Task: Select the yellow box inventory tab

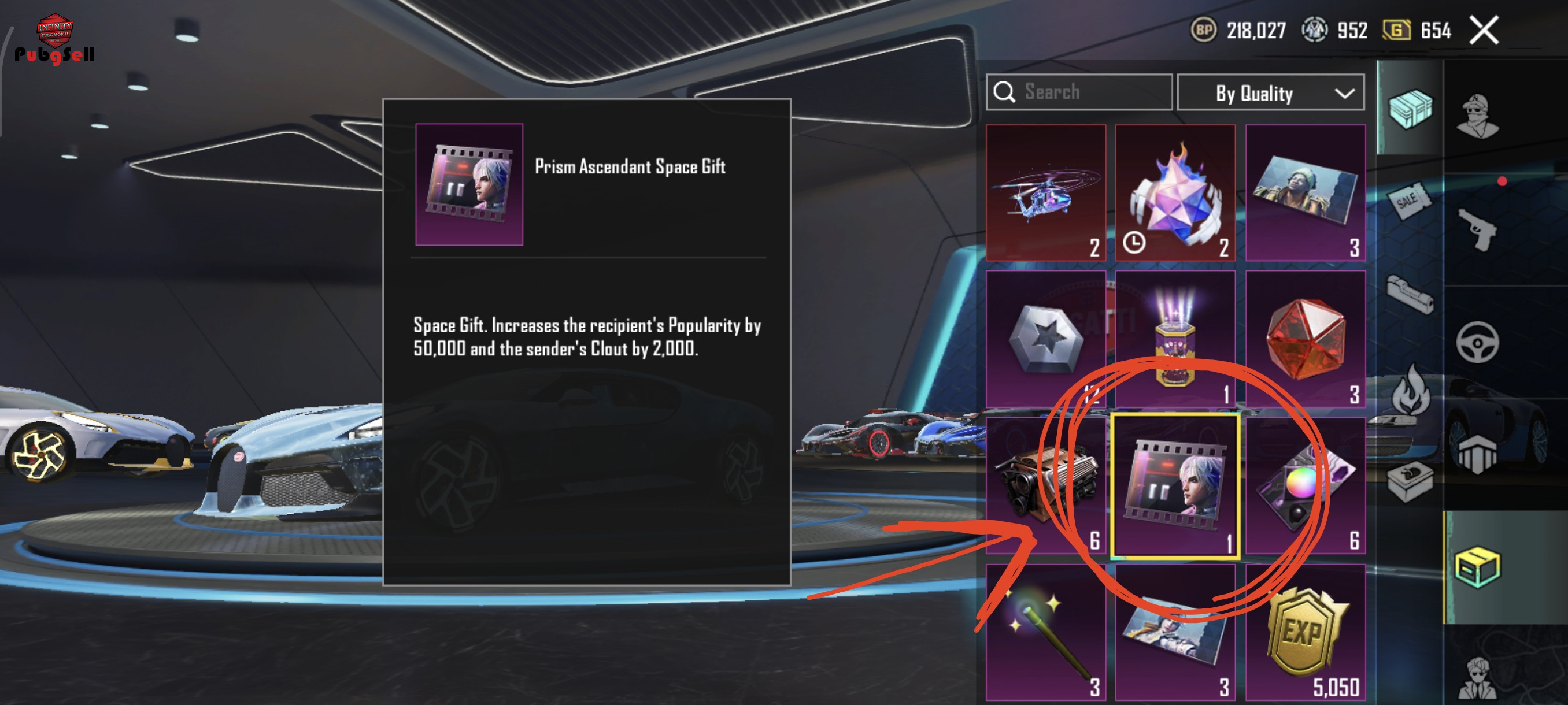Action: [1478, 567]
